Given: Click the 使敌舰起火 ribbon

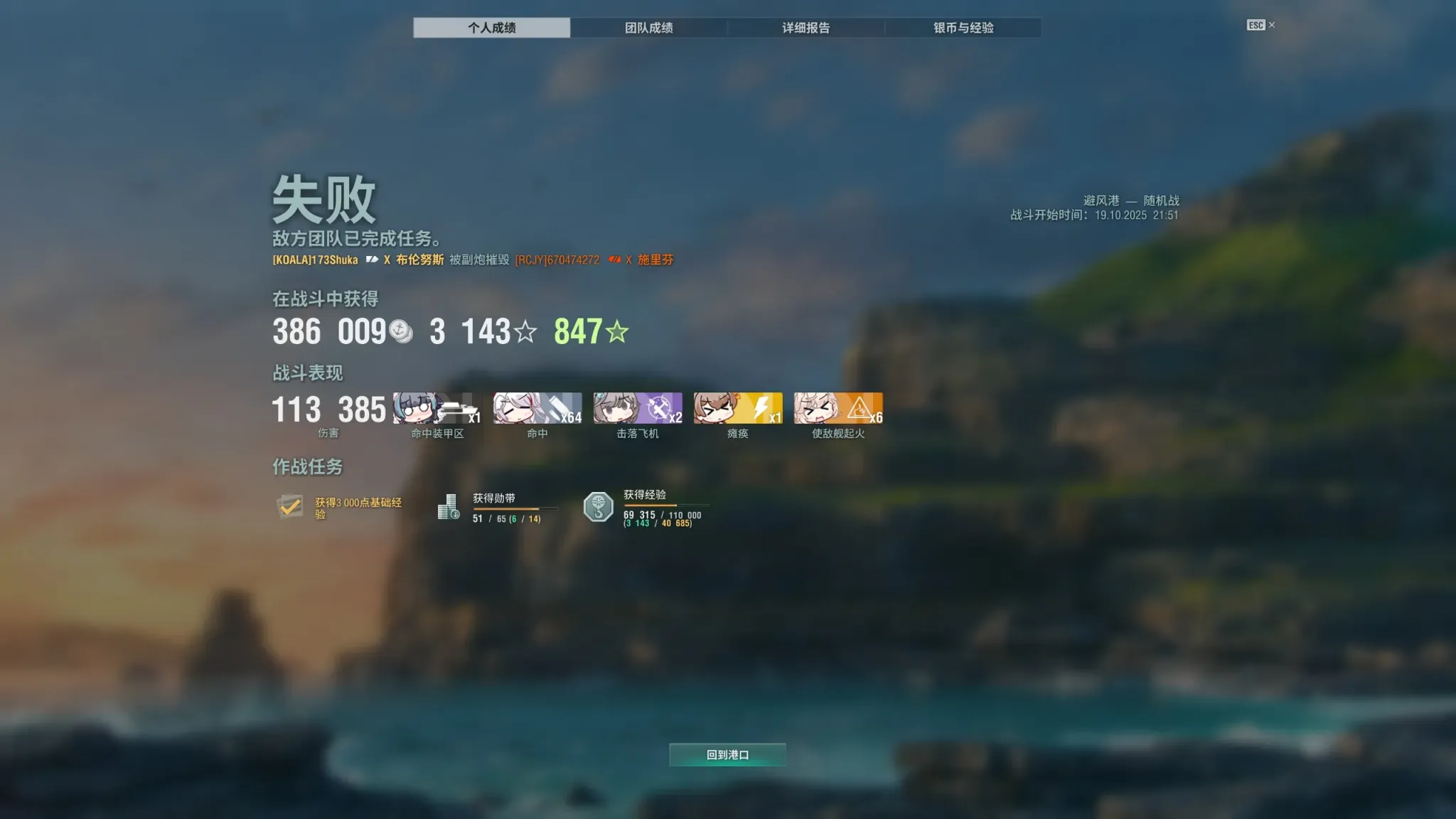Looking at the screenshot, I should 838,408.
